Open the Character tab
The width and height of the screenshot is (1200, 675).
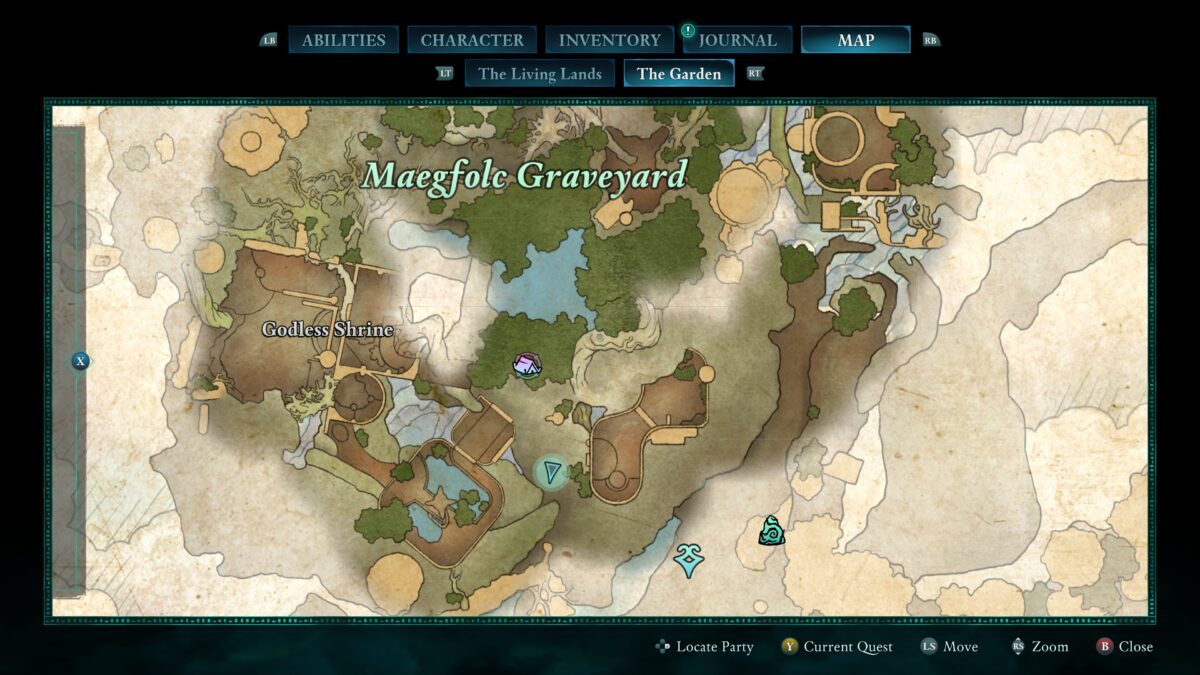click(x=472, y=40)
